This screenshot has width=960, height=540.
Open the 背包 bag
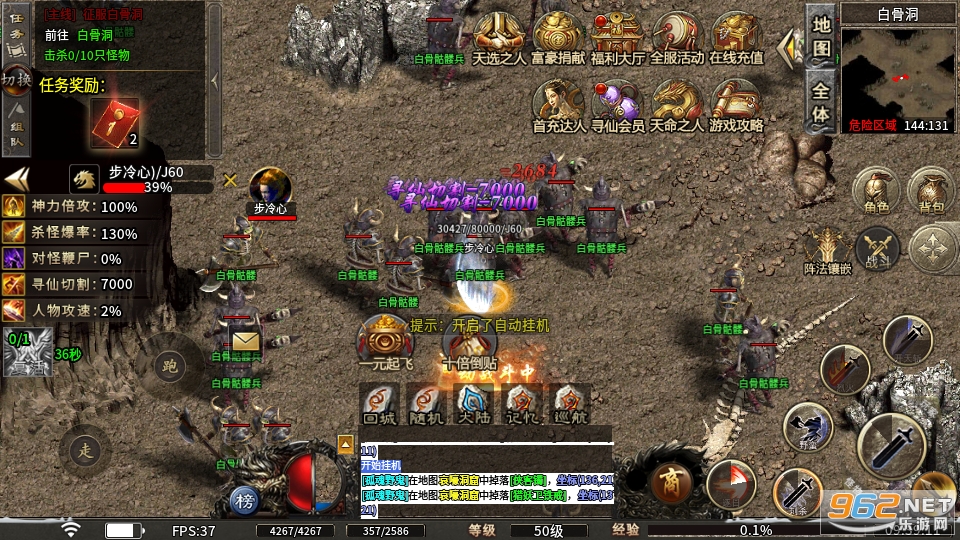coord(931,190)
